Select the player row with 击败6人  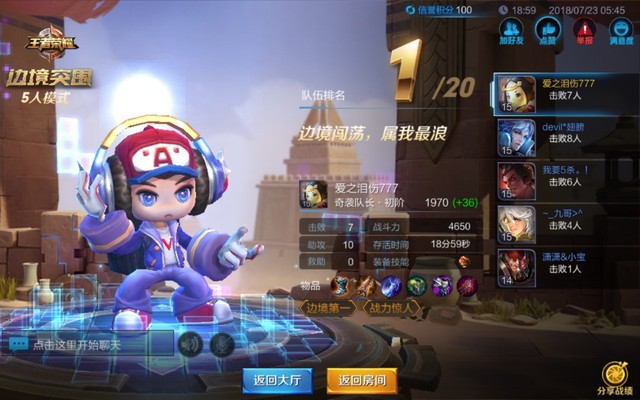pos(563,181)
